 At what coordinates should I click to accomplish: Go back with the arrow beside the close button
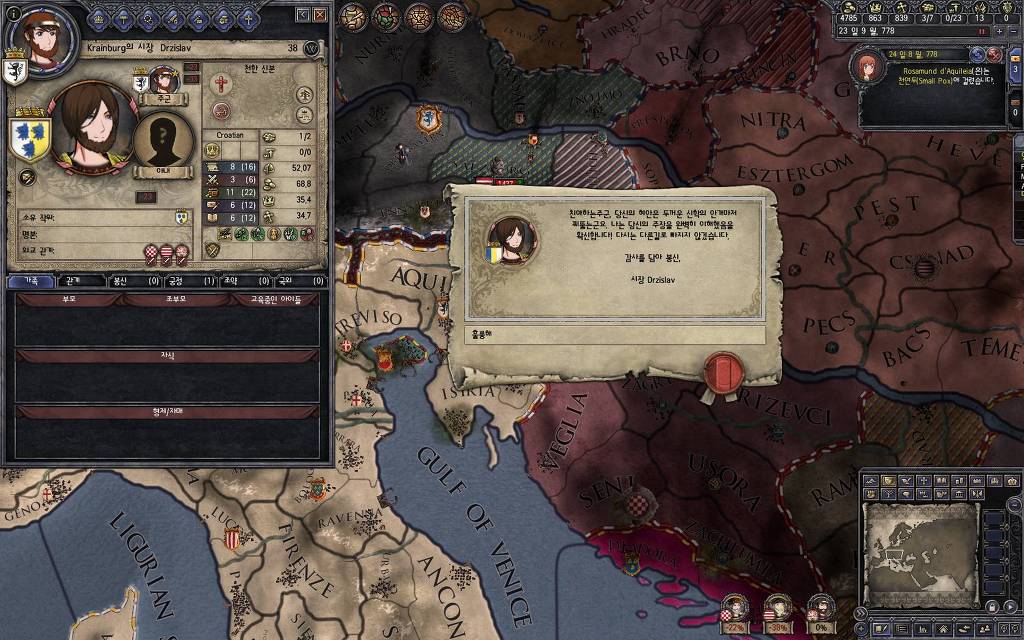301,15
